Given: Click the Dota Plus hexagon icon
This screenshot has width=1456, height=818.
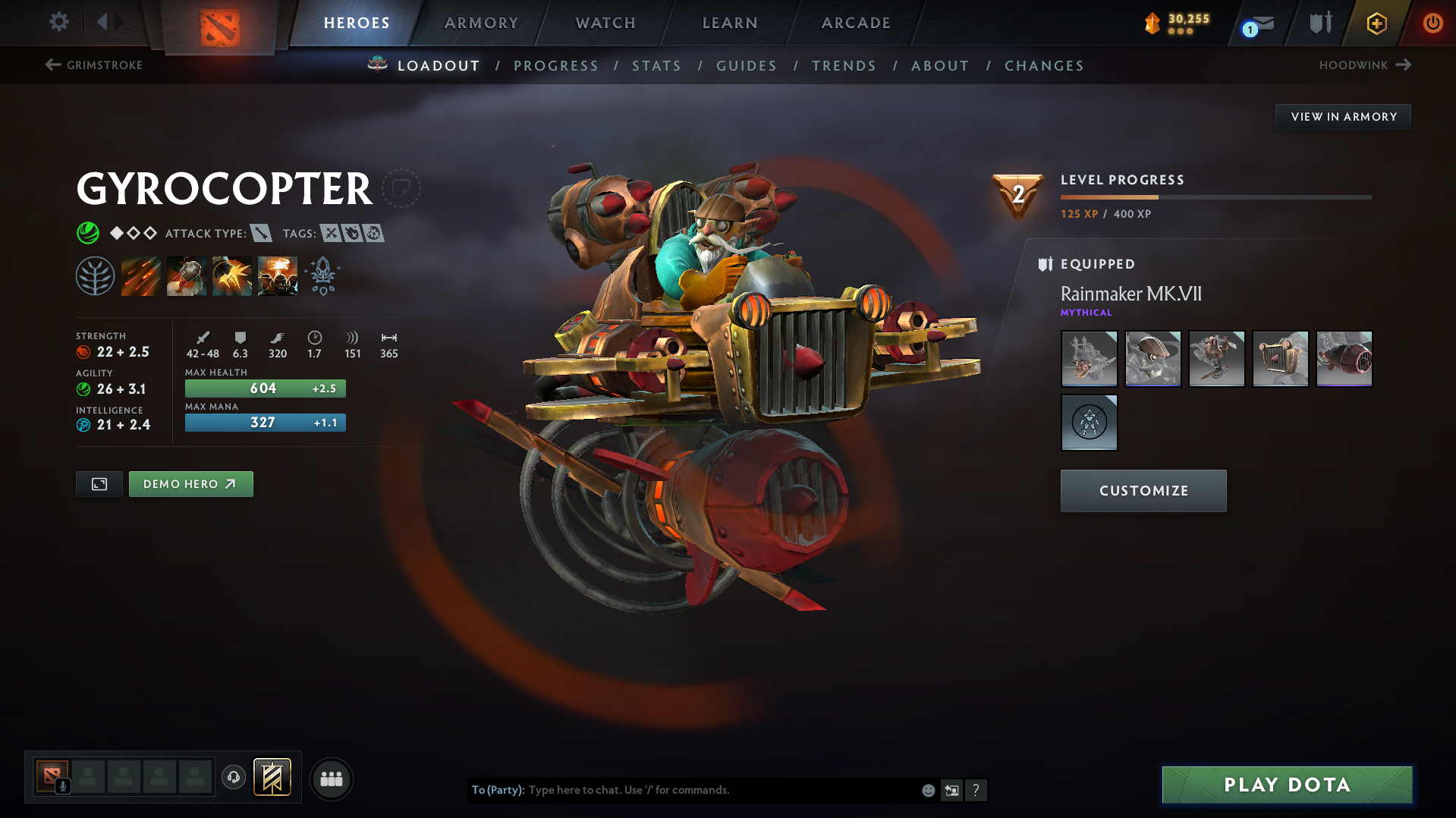Looking at the screenshot, I should point(1376,23).
